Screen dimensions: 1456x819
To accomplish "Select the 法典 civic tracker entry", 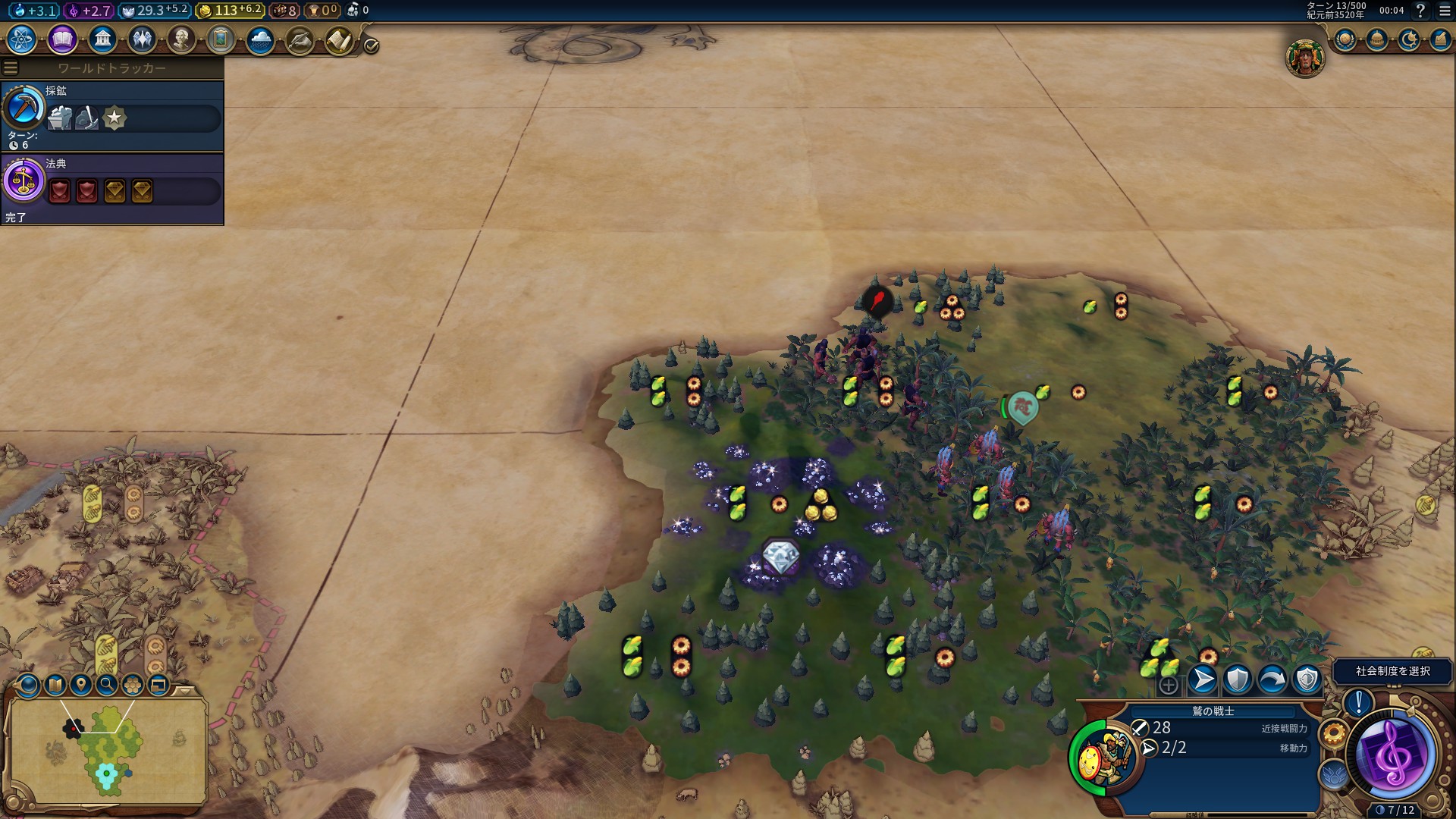I will tap(112, 188).
